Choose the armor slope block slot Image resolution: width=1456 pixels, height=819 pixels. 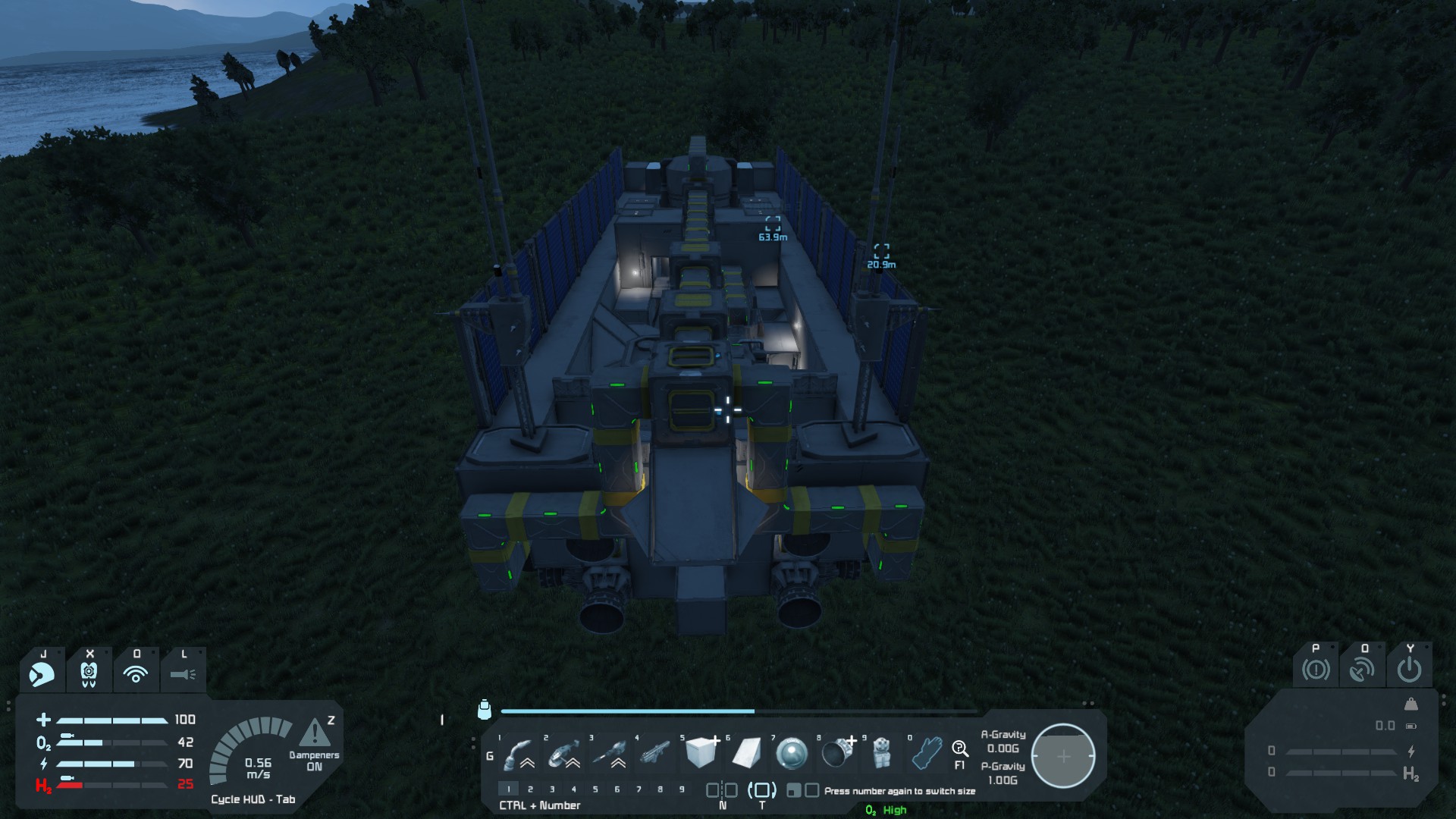[x=746, y=754]
